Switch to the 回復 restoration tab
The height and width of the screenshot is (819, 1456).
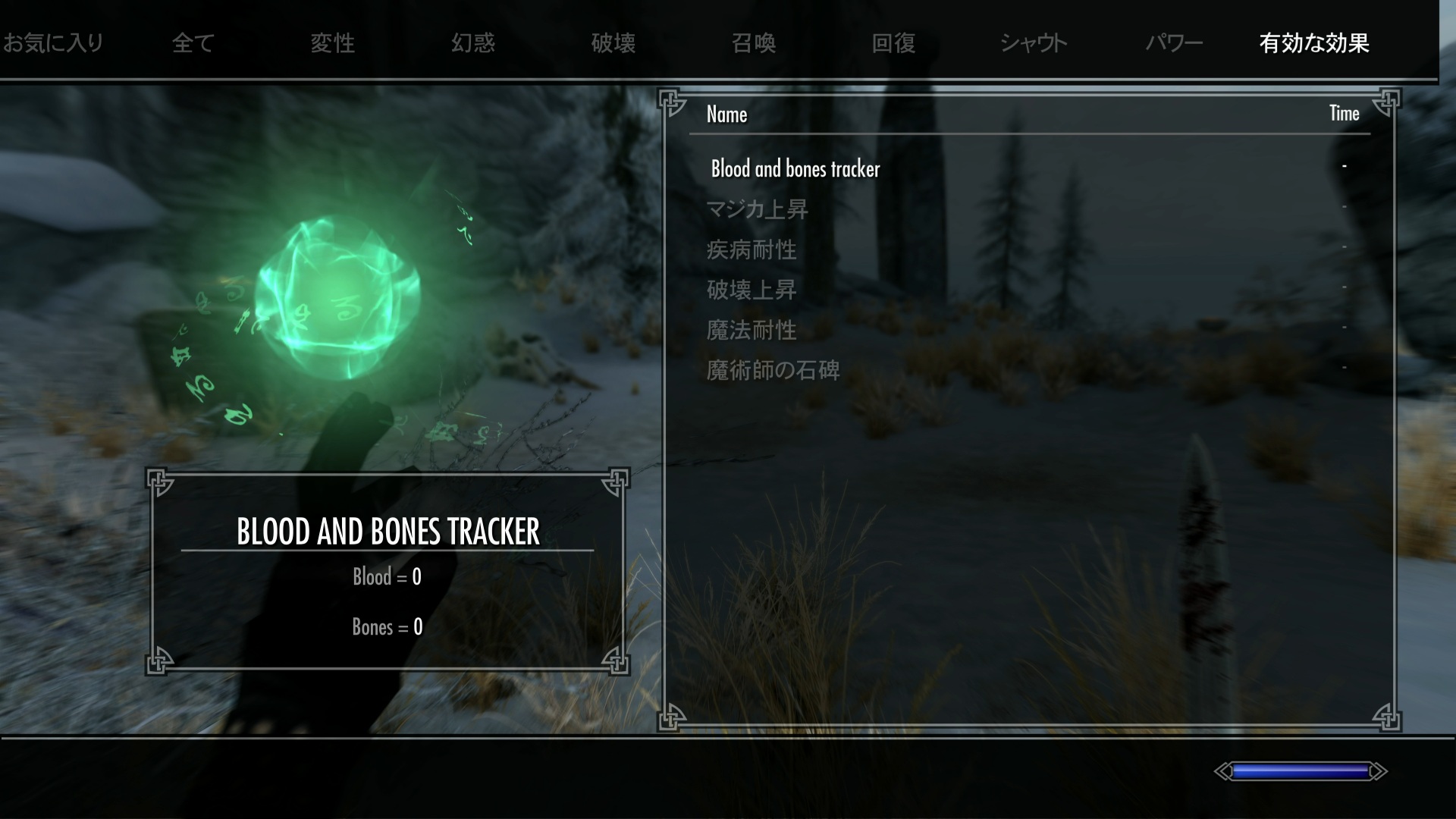[894, 43]
